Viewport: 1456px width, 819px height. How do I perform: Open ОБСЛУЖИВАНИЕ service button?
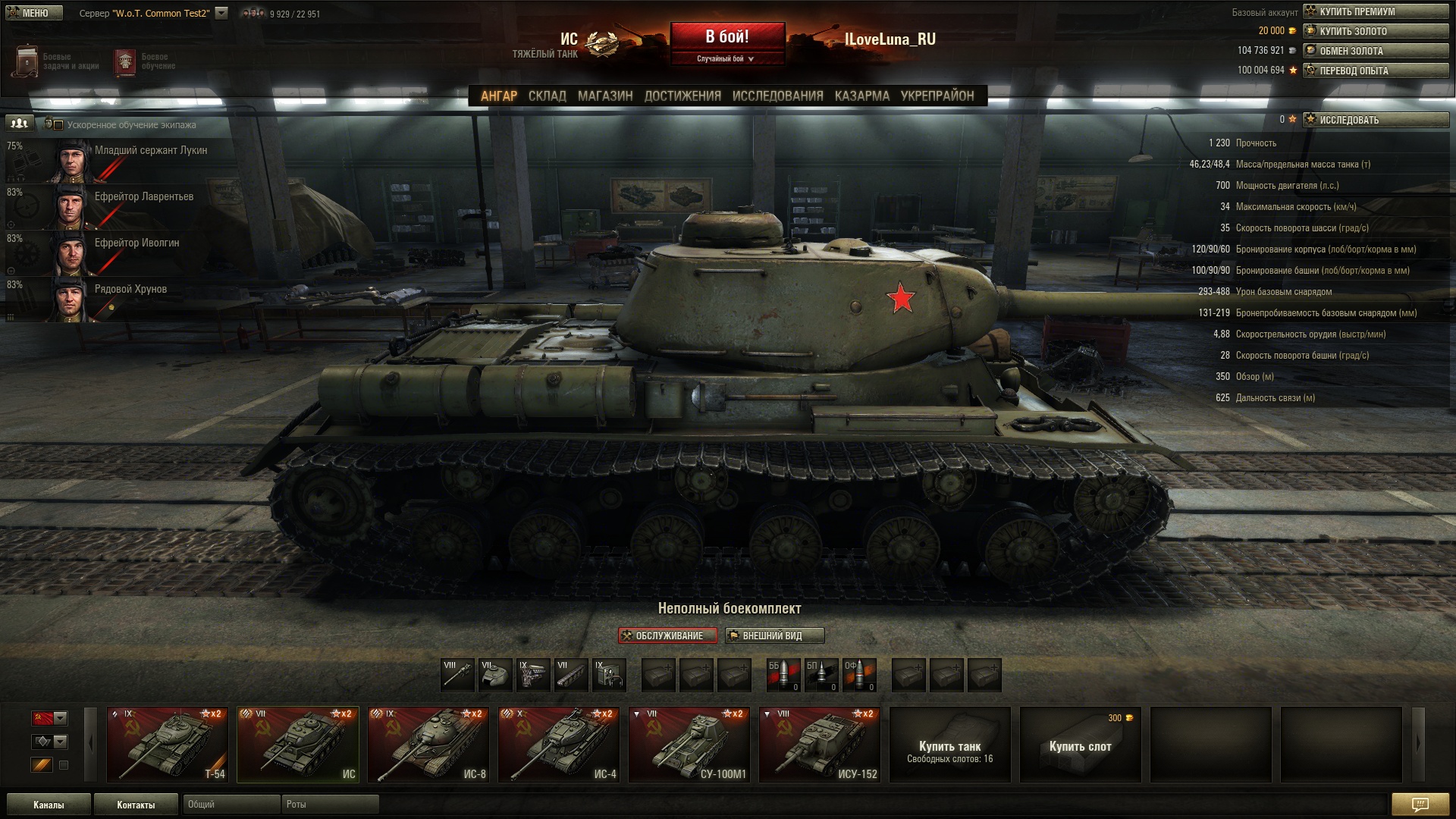point(667,635)
